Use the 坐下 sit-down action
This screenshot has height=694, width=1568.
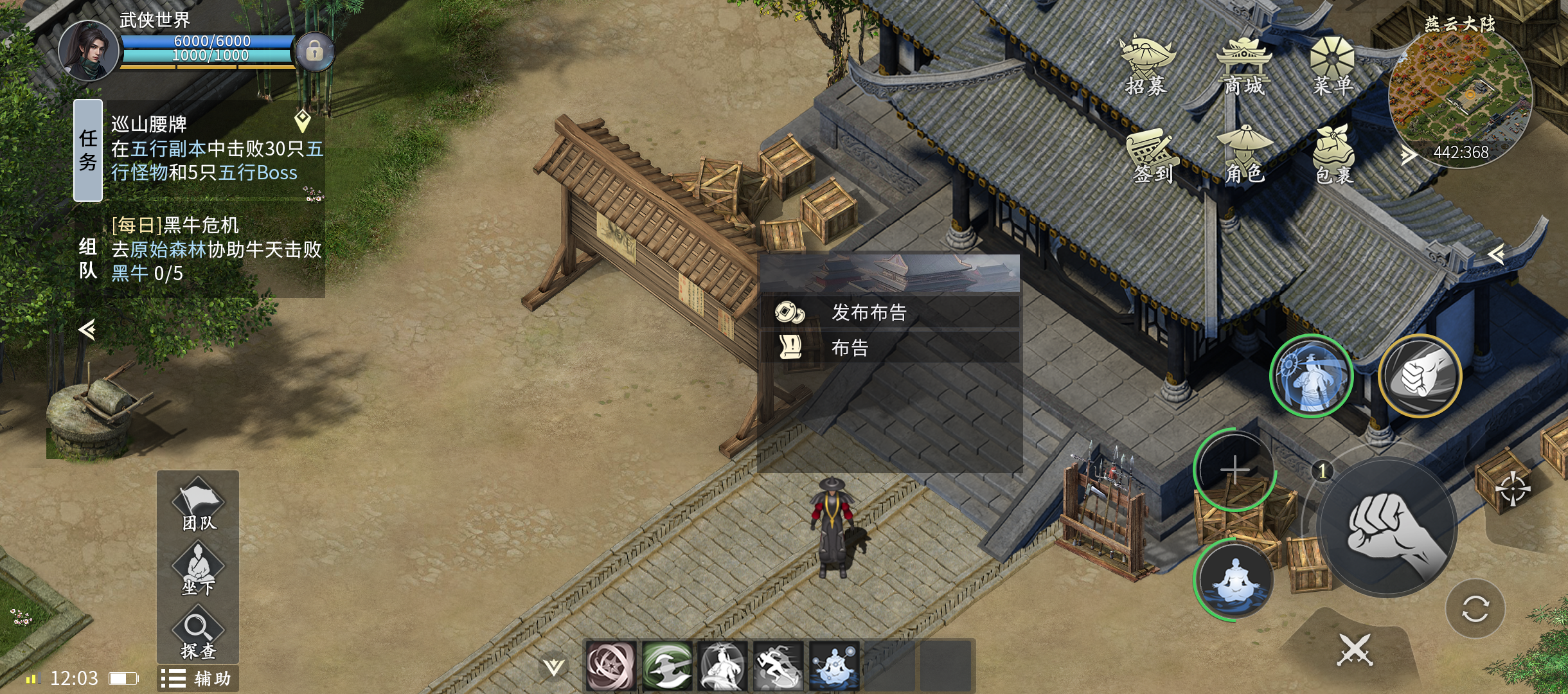pyautogui.click(x=198, y=569)
